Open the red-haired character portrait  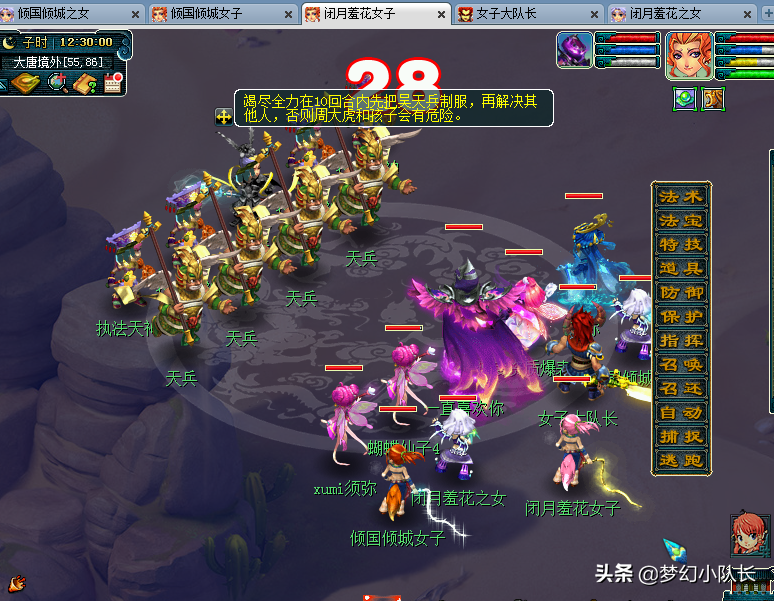(689, 54)
